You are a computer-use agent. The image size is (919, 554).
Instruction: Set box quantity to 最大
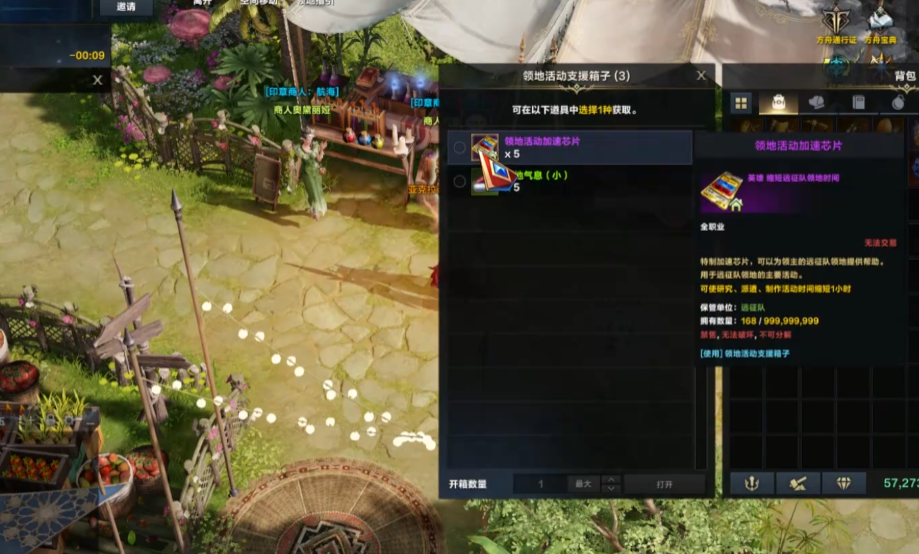(582, 484)
